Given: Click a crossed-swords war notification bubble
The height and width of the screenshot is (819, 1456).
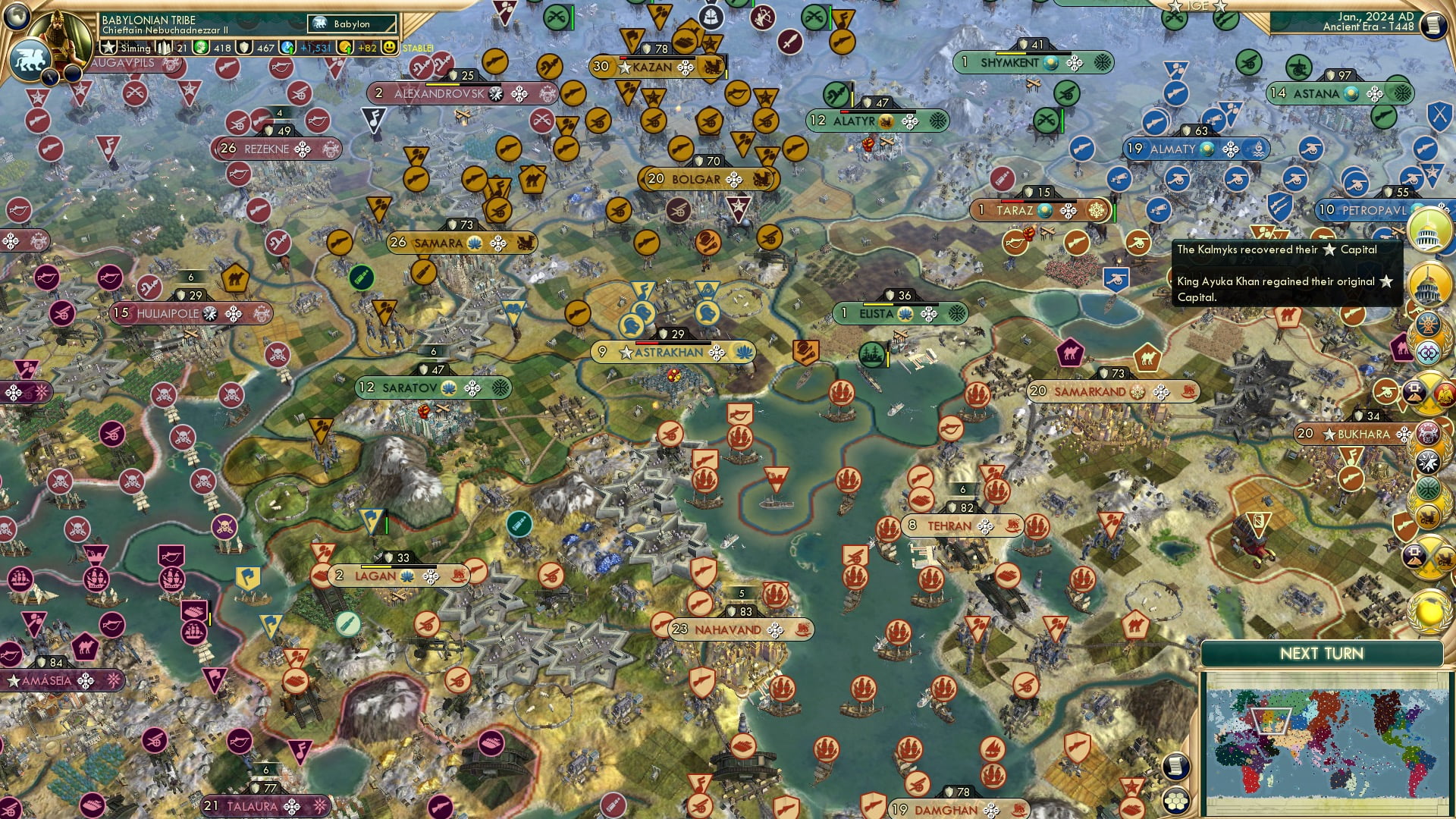Looking at the screenshot, I should pyautogui.click(x=1429, y=391).
